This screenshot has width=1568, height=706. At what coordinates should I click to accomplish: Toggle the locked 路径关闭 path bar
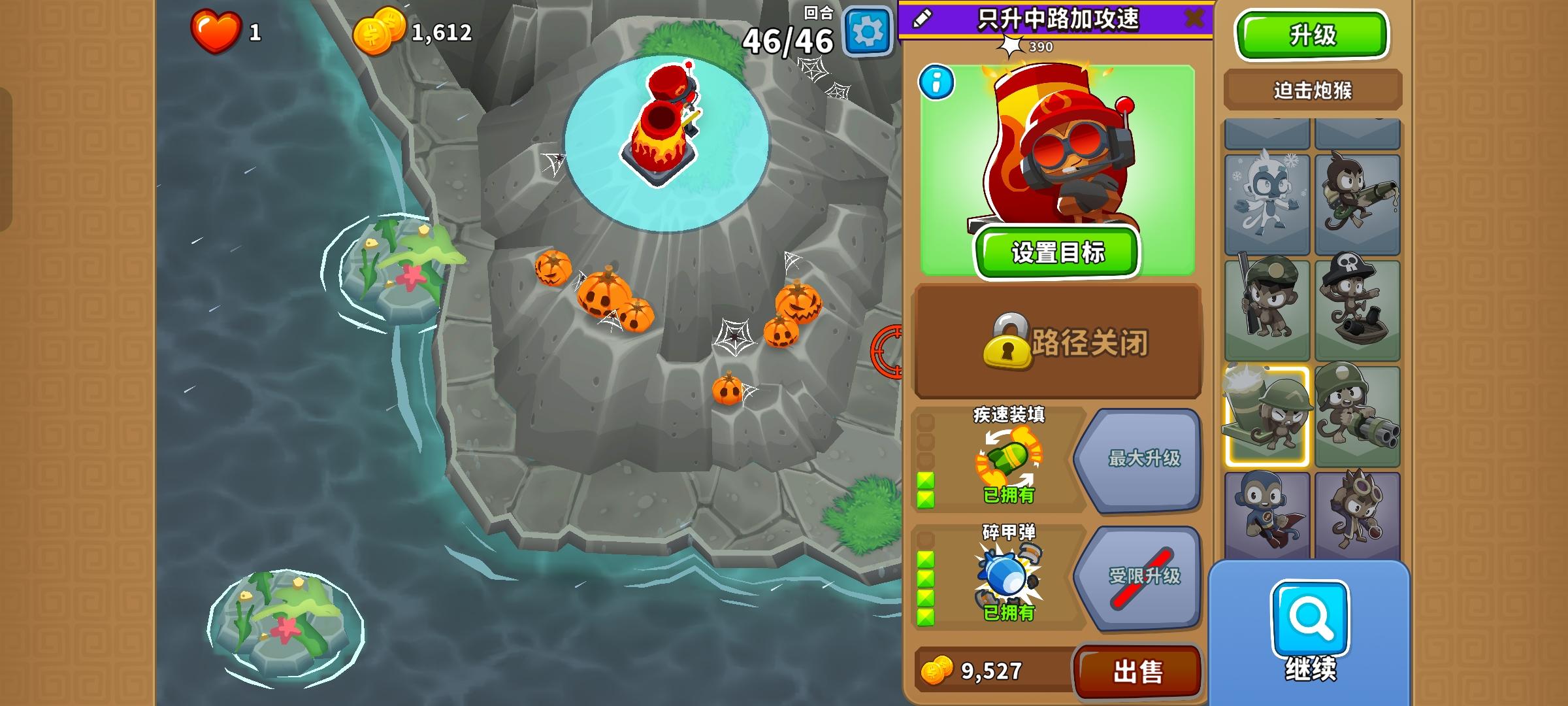pos(1054,345)
